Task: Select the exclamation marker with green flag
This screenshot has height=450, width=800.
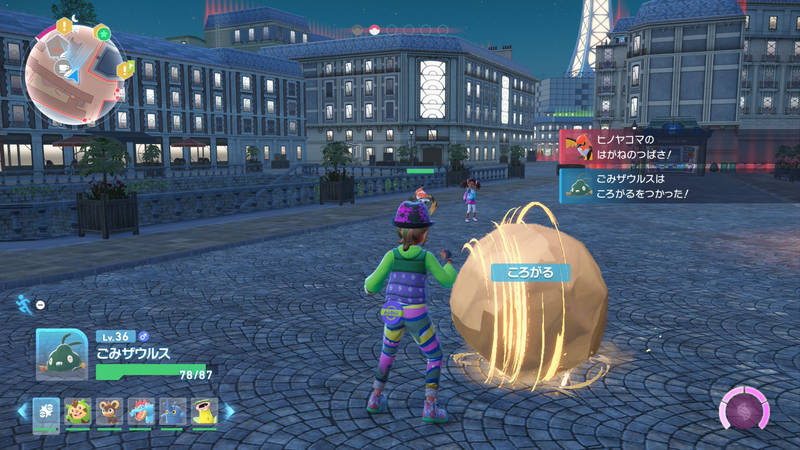Action: 125,68
